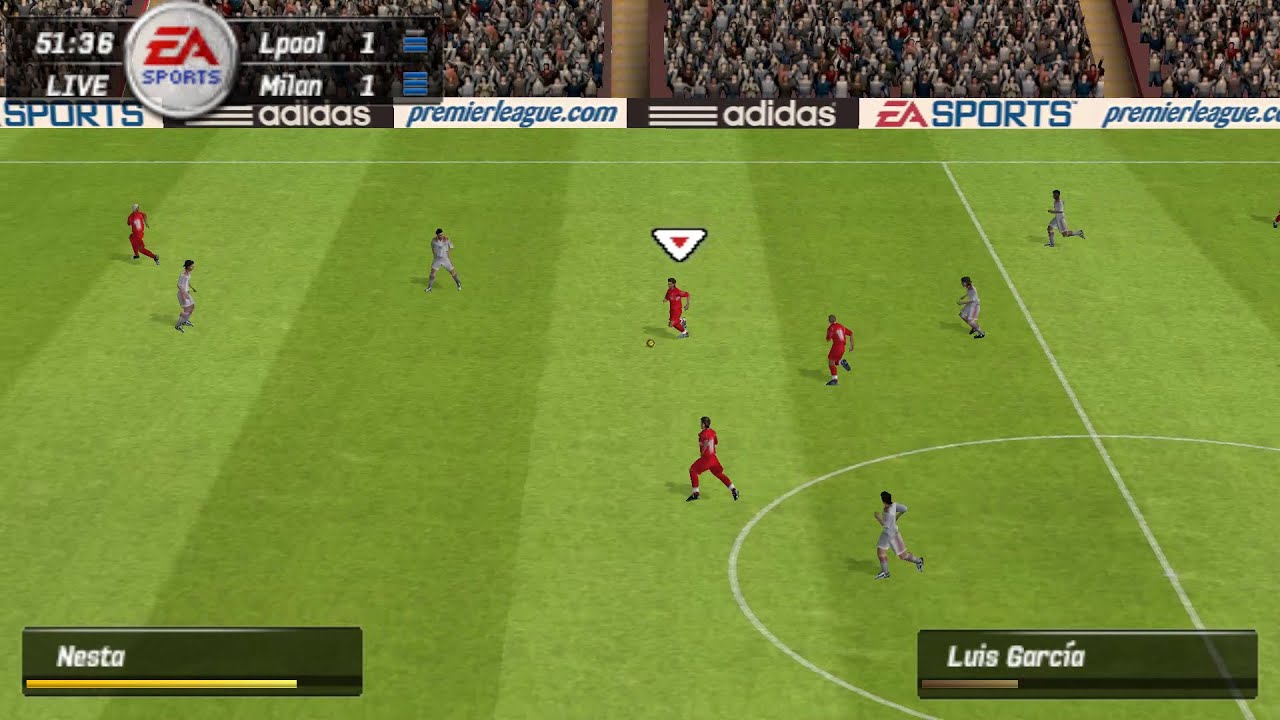The image size is (1280, 720).
Task: Select the Milan team flag icon
Action: click(x=414, y=85)
